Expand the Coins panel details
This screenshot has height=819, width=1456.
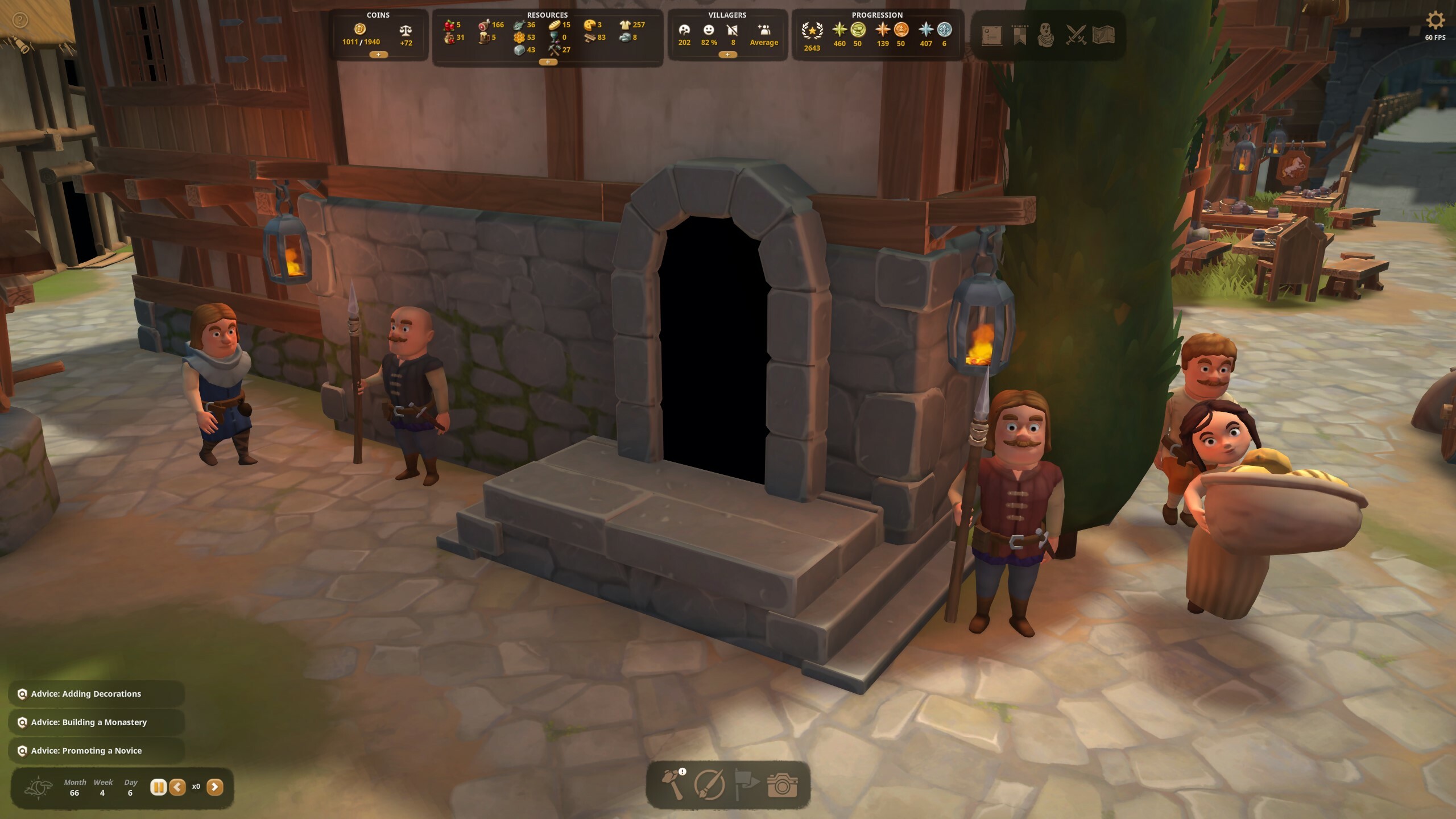378,55
